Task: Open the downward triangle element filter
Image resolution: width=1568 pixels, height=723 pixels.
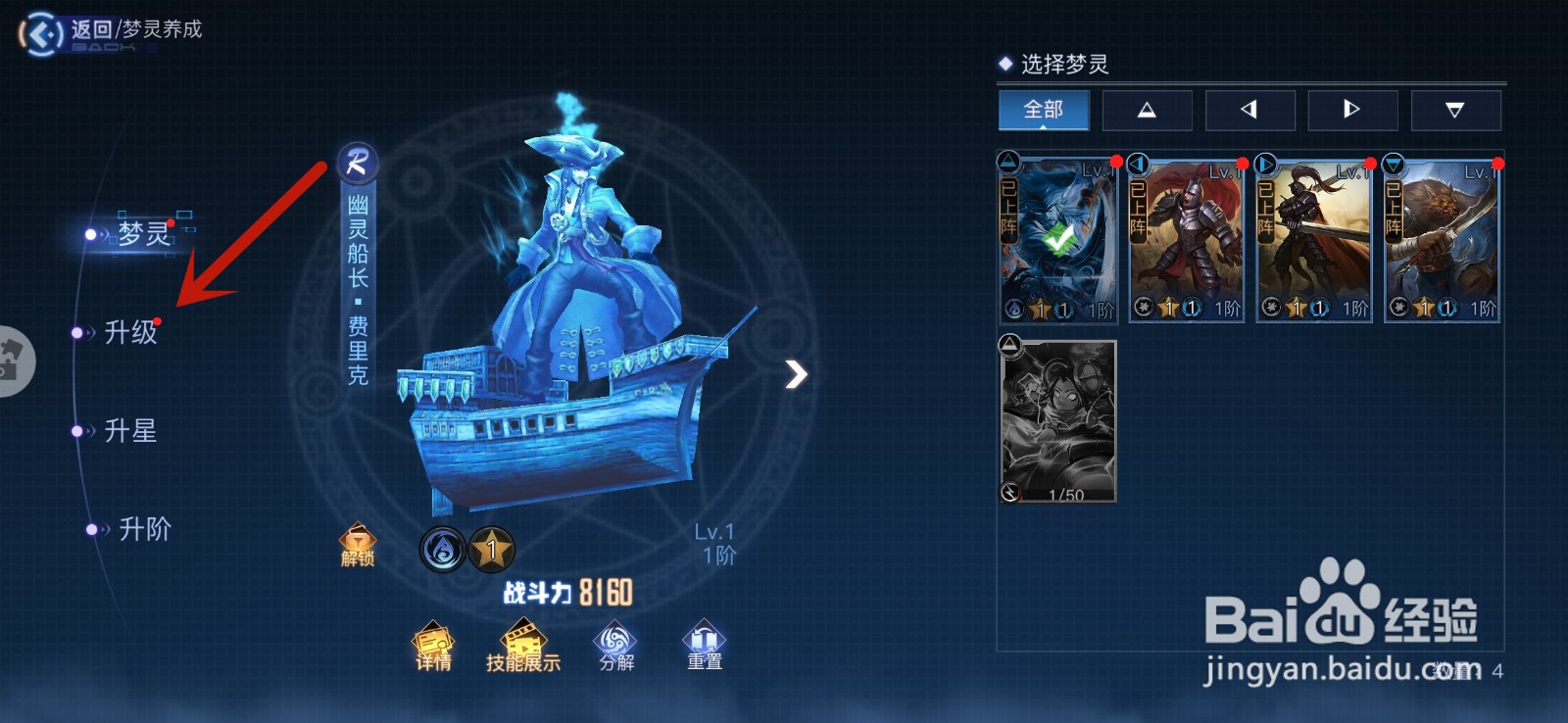Action: click(1456, 110)
